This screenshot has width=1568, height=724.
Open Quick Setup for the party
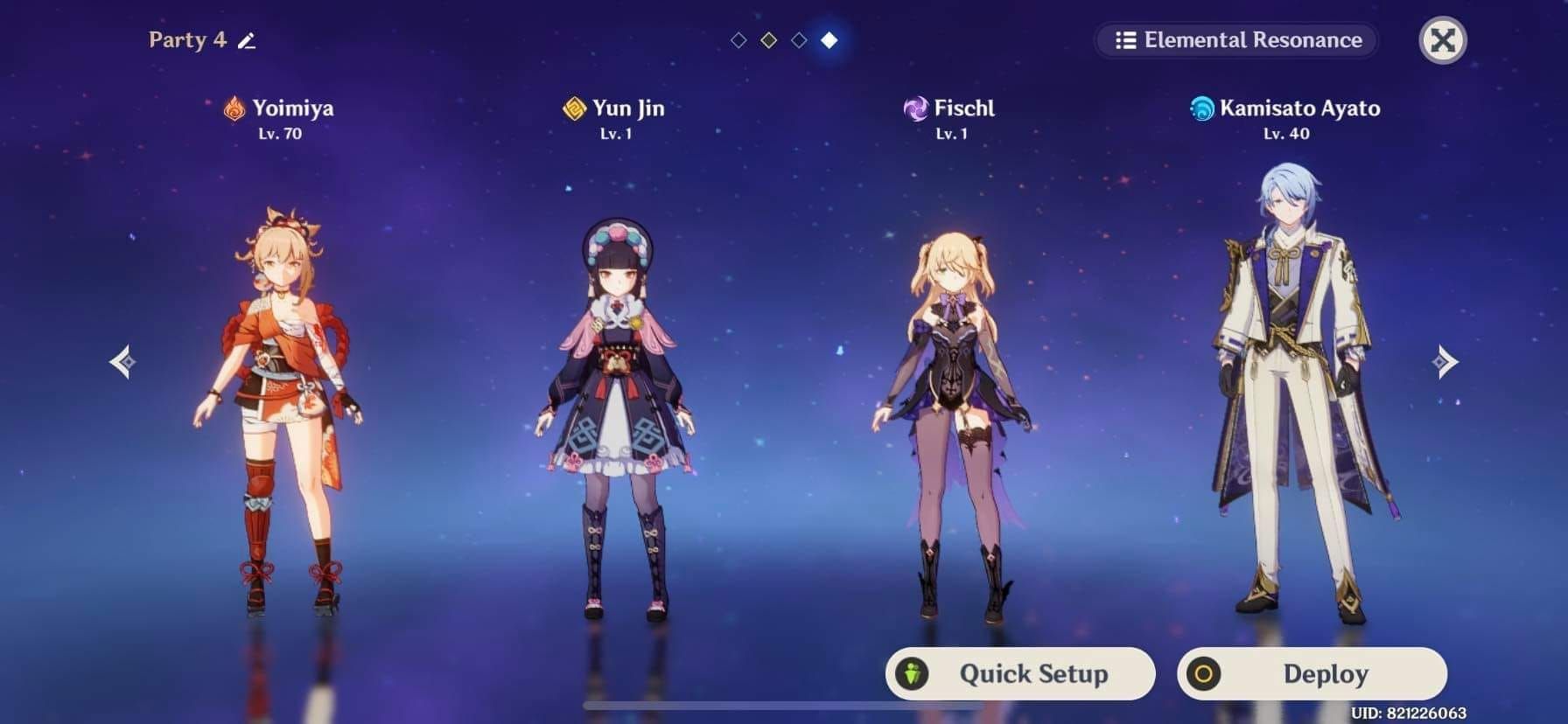click(1020, 673)
